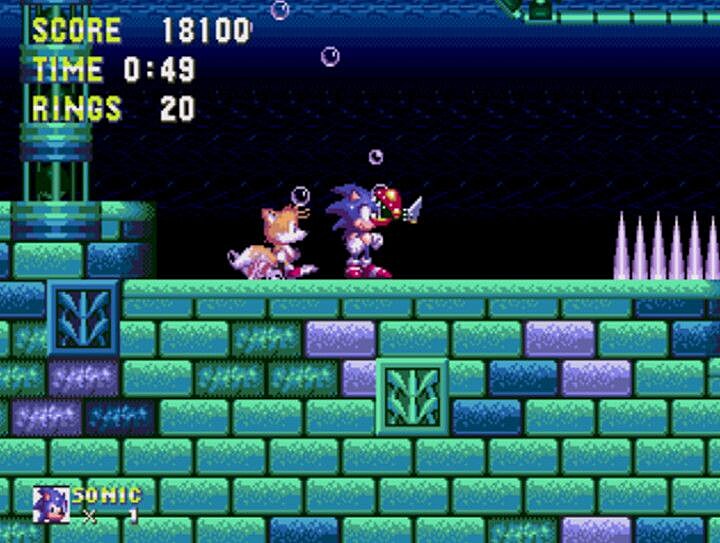Click the Sonic lives portrait icon
The image size is (720, 543).
coord(50,503)
